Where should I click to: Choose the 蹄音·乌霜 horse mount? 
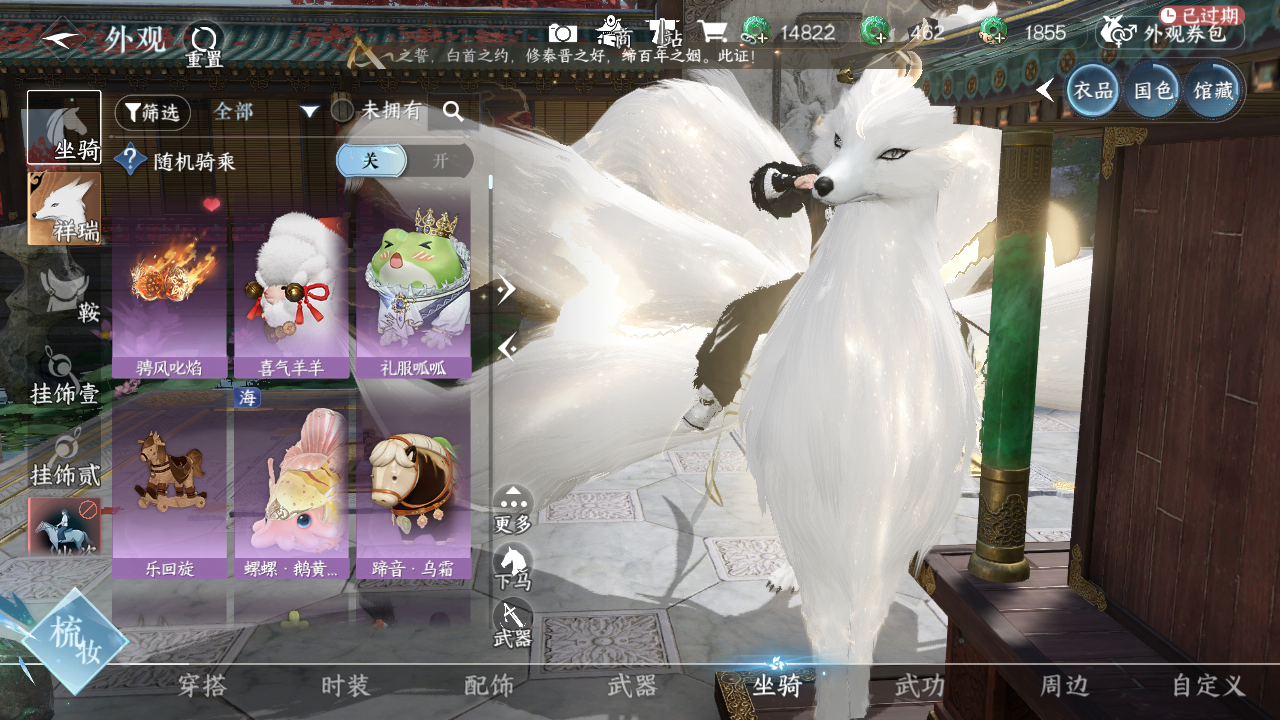coord(412,490)
